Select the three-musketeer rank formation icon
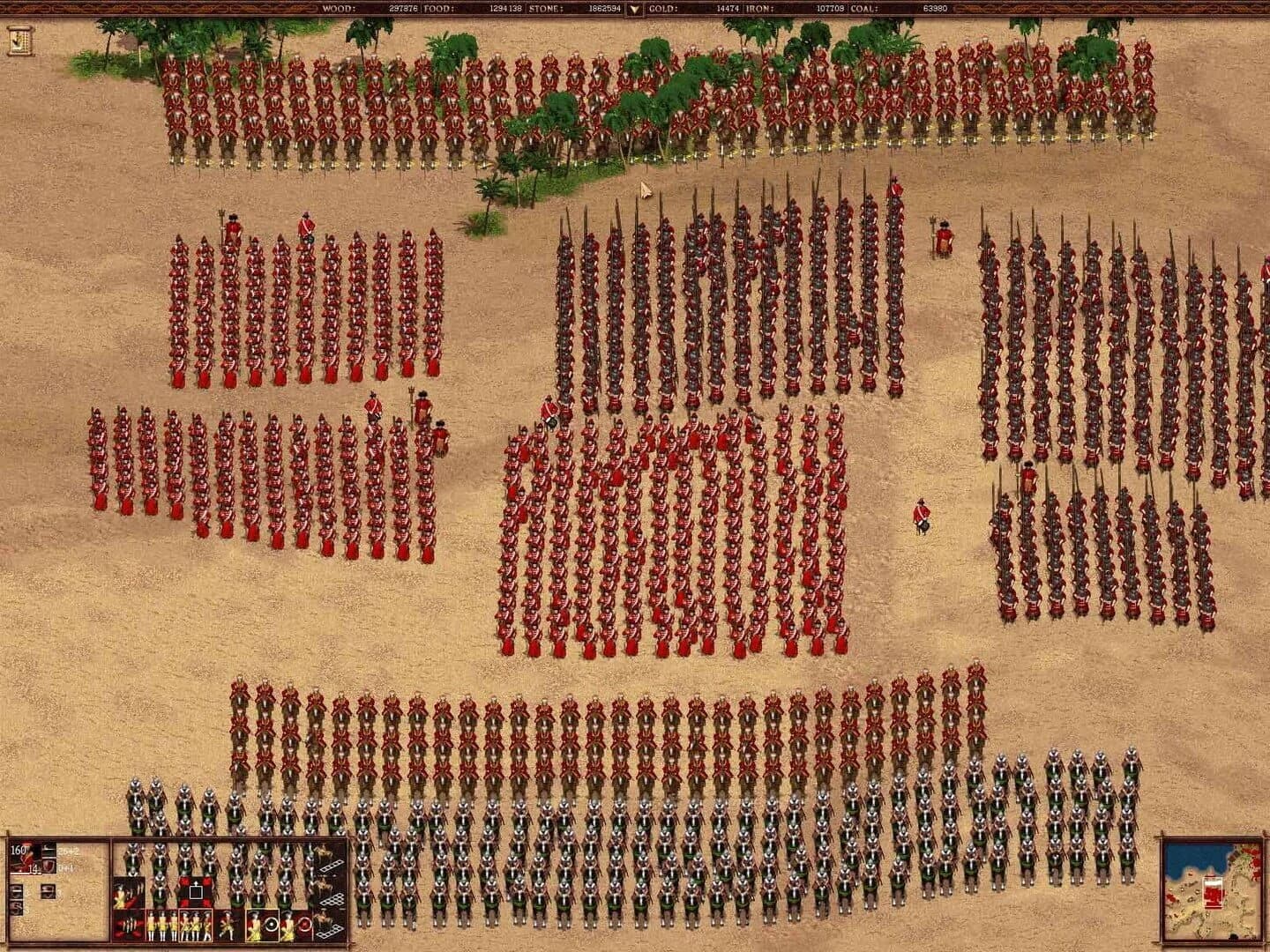 pos(196,925)
